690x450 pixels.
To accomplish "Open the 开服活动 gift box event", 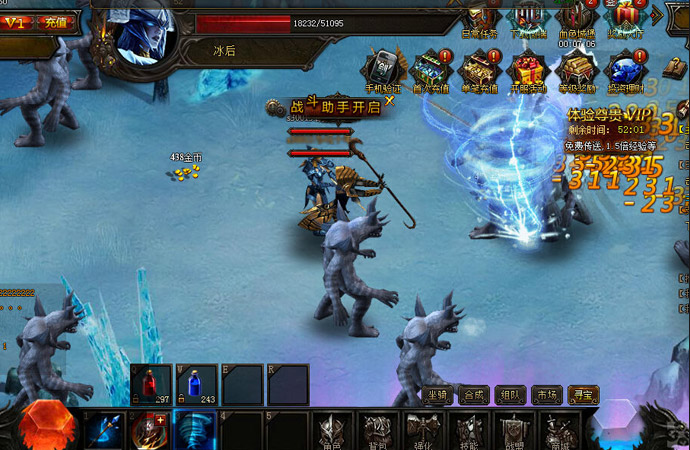I will pyautogui.click(x=526, y=69).
